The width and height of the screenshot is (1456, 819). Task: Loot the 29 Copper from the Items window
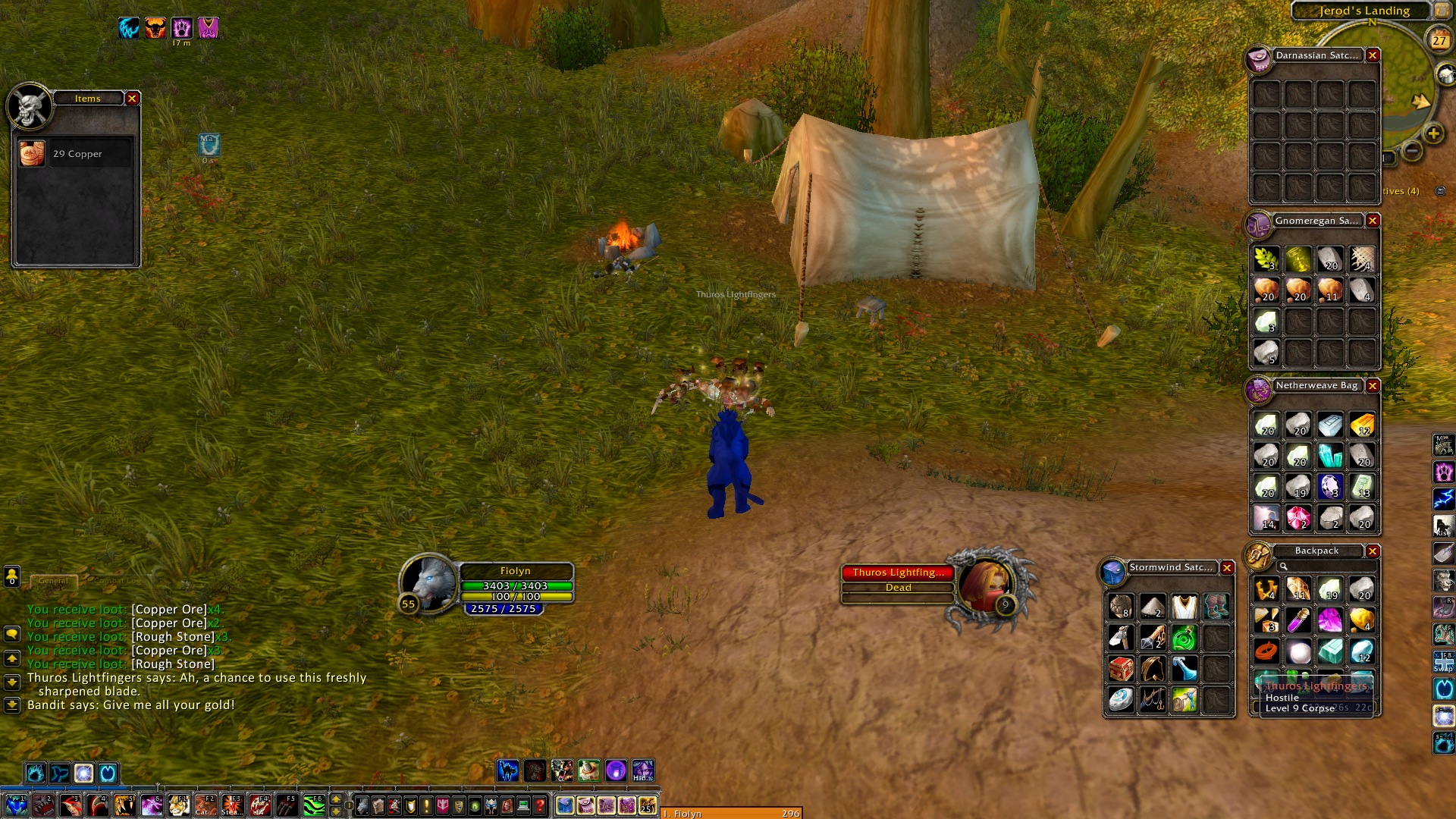pos(33,154)
